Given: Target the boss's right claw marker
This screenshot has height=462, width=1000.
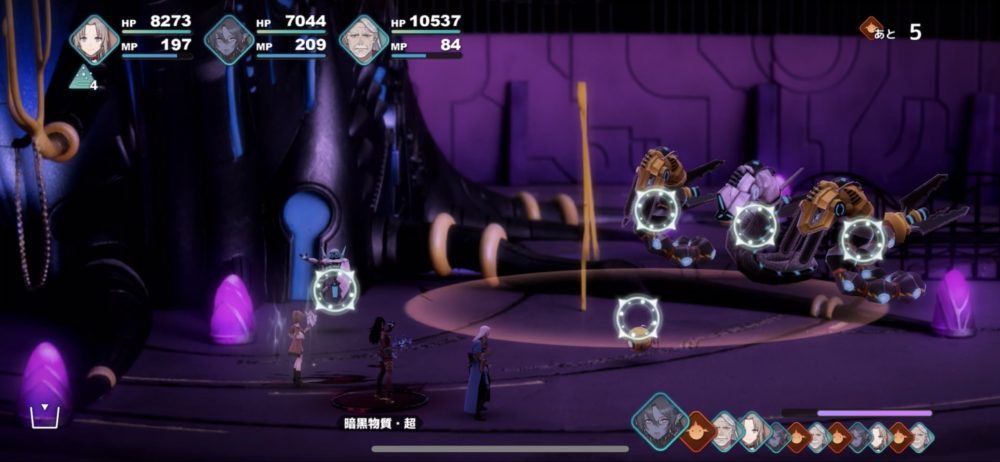Looking at the screenshot, I should (862, 240).
